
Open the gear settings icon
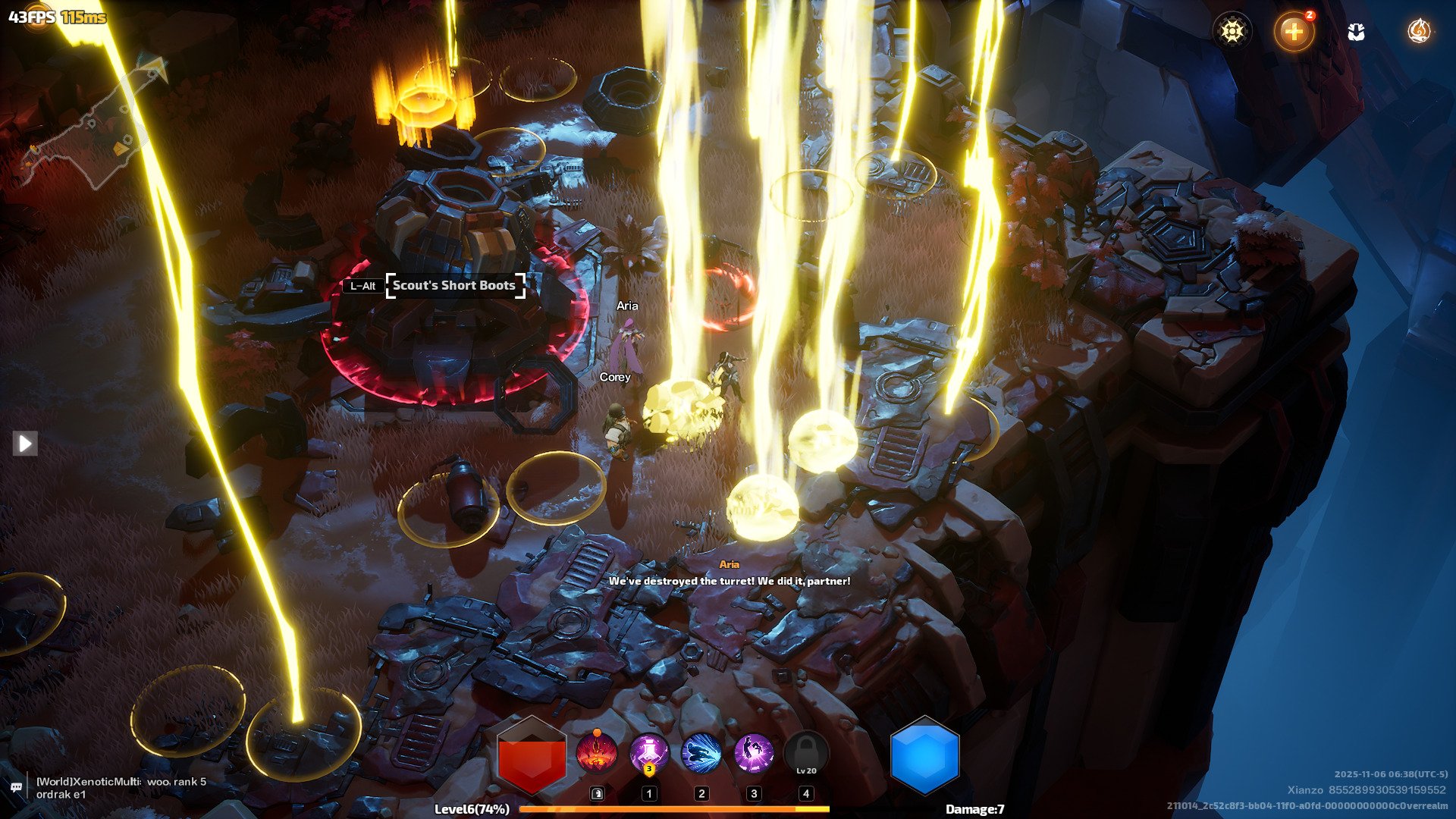(1232, 31)
